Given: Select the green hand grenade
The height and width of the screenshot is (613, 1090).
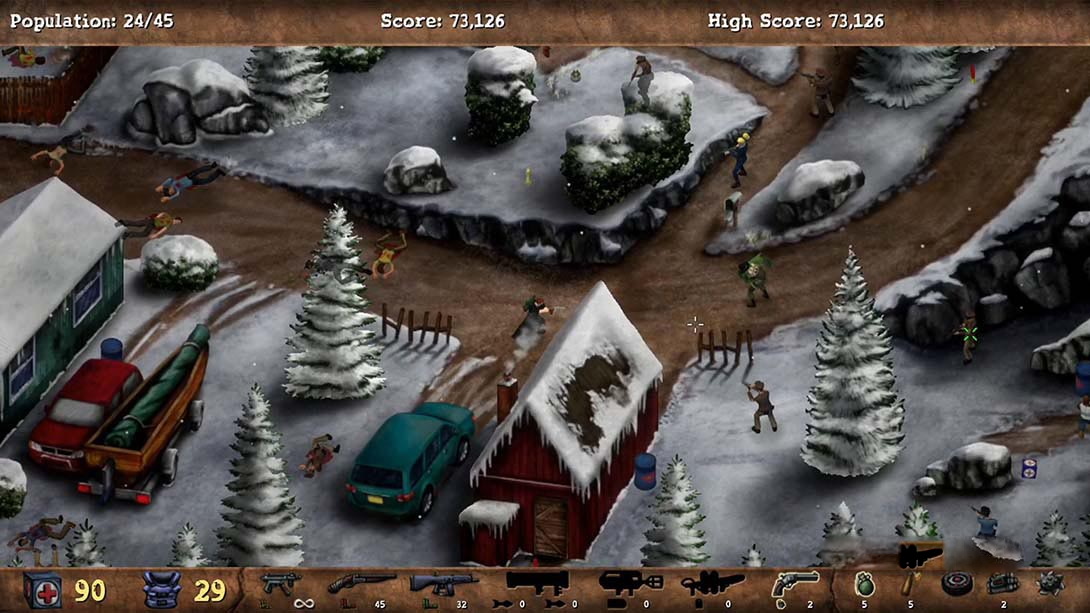Looking at the screenshot, I should click(864, 583).
